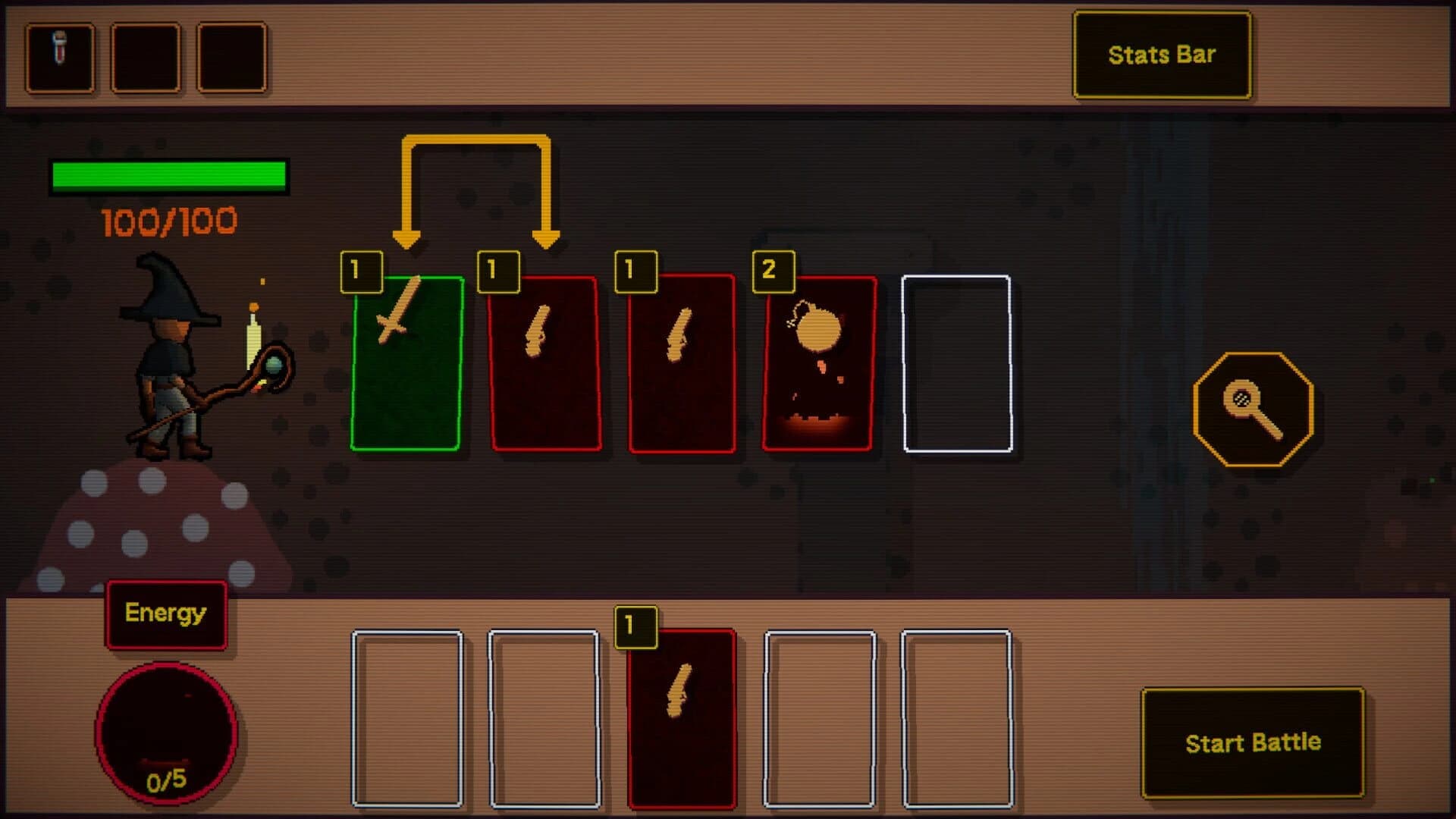Click the green health bar
1456x819 pixels.
(x=168, y=174)
